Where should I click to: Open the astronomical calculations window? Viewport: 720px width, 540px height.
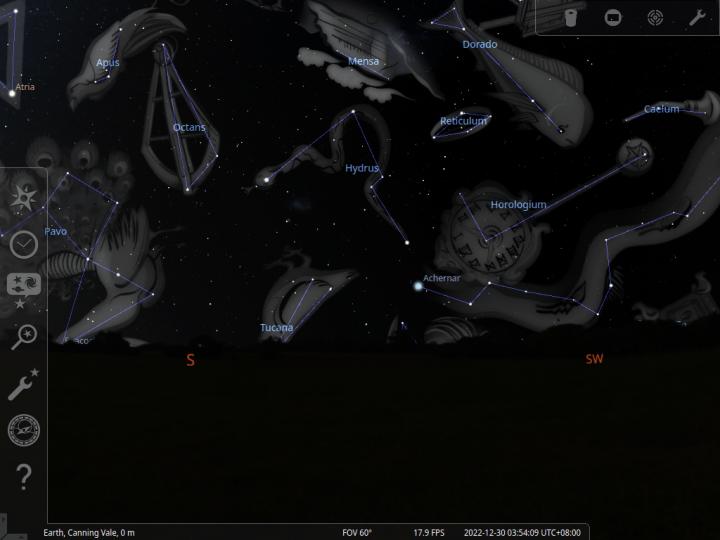(23, 430)
